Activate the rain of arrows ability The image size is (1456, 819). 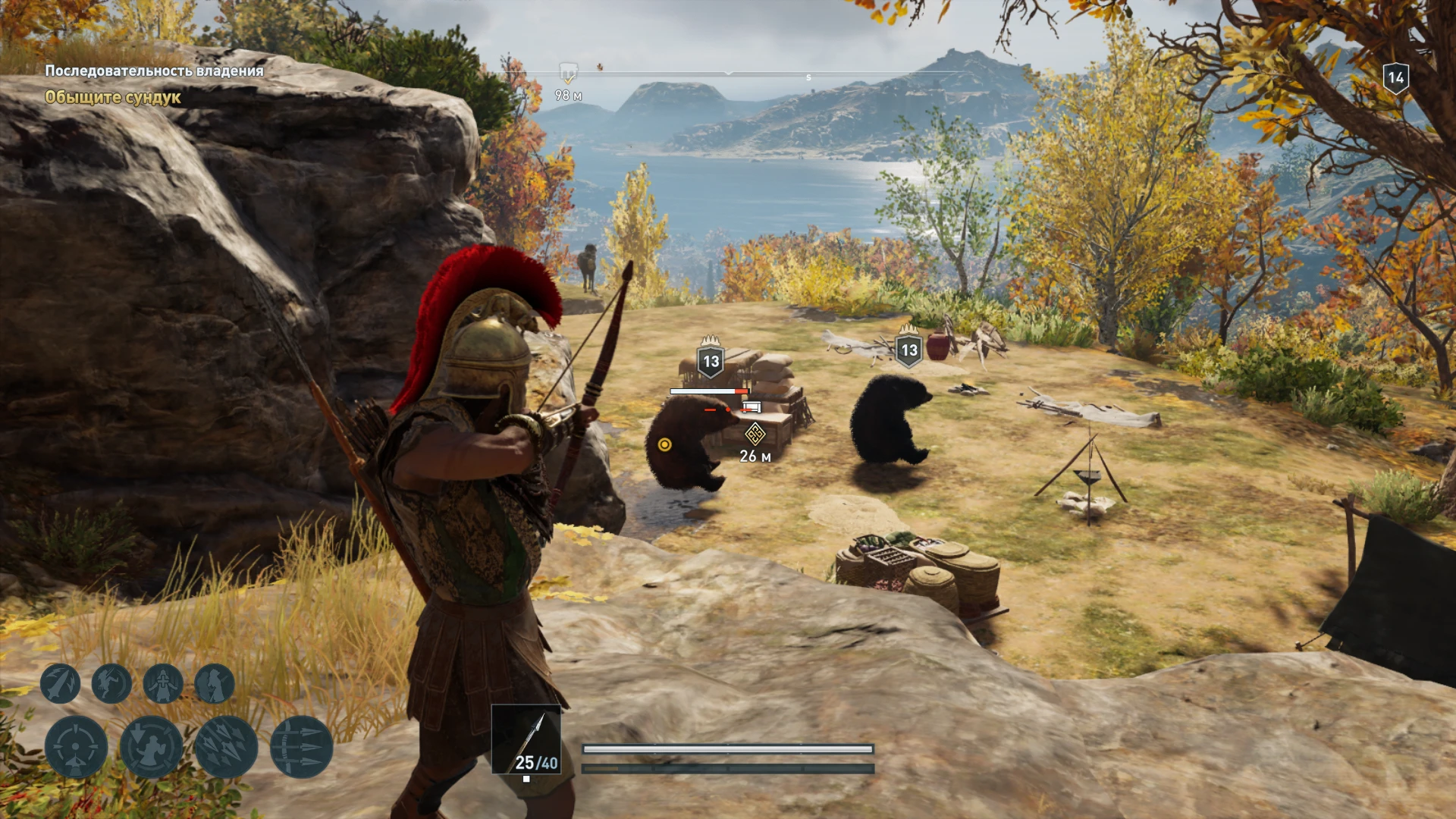[226, 747]
